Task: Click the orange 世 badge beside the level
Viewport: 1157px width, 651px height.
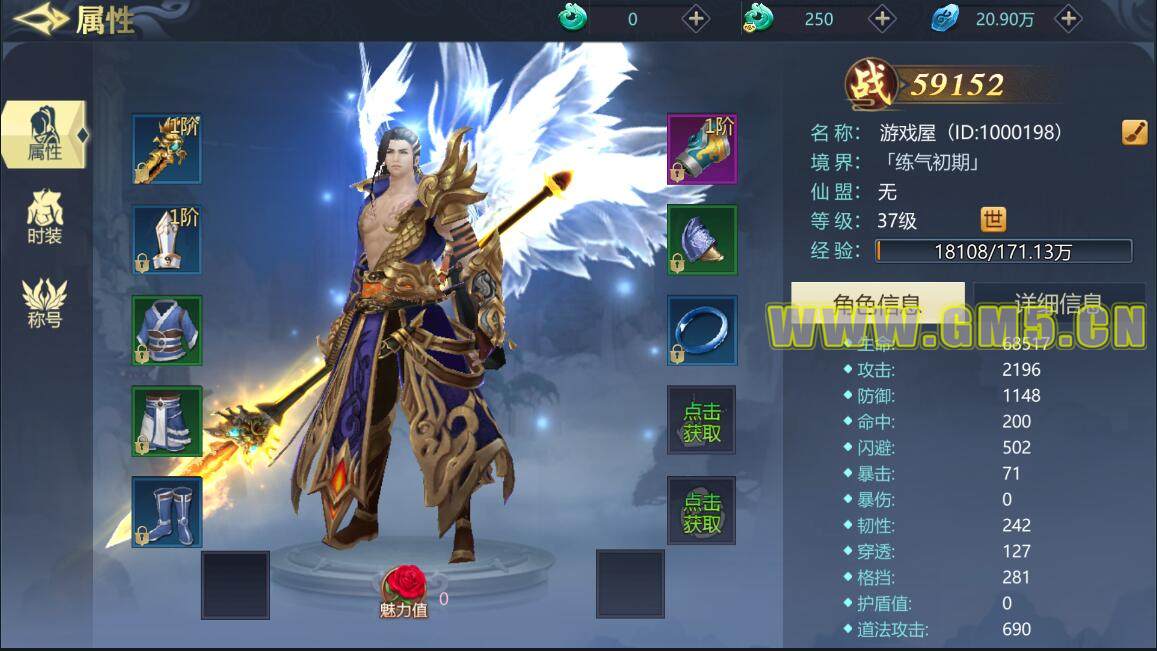Action: [993, 220]
